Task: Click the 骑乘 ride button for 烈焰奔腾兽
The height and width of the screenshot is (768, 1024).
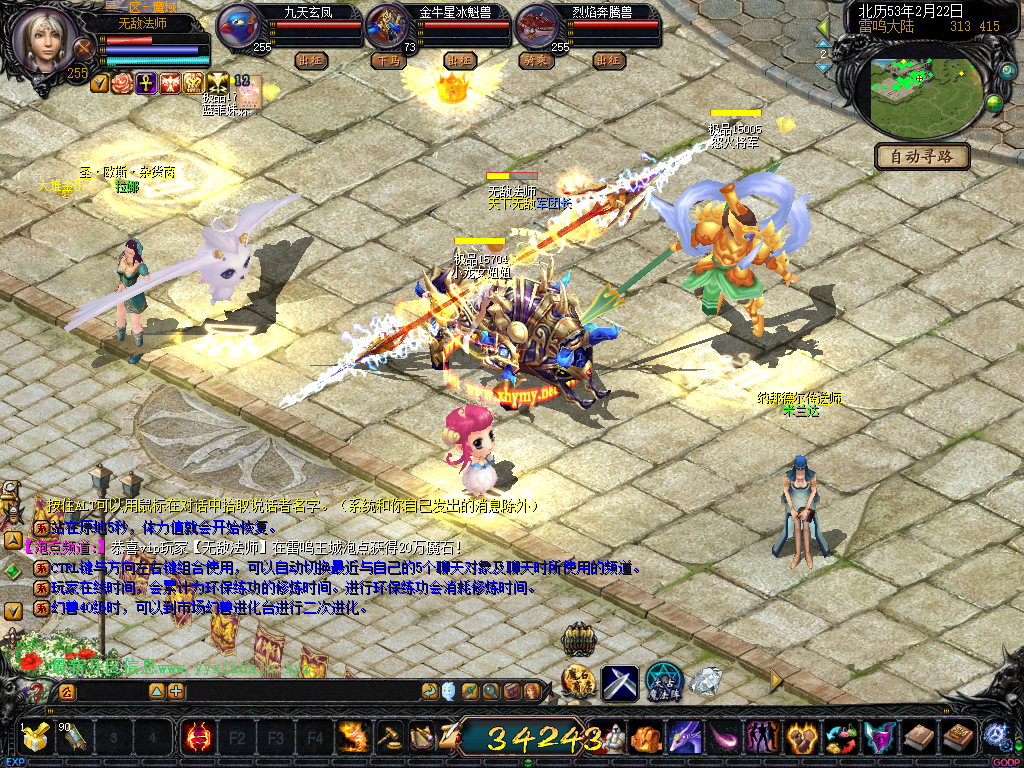Action: 535,60
